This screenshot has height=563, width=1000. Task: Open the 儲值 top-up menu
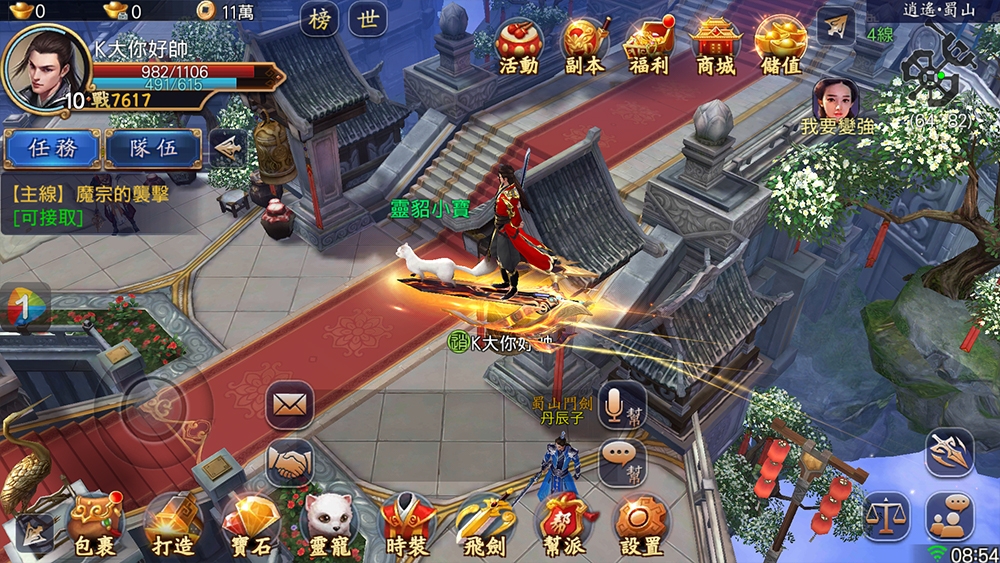pos(780,46)
